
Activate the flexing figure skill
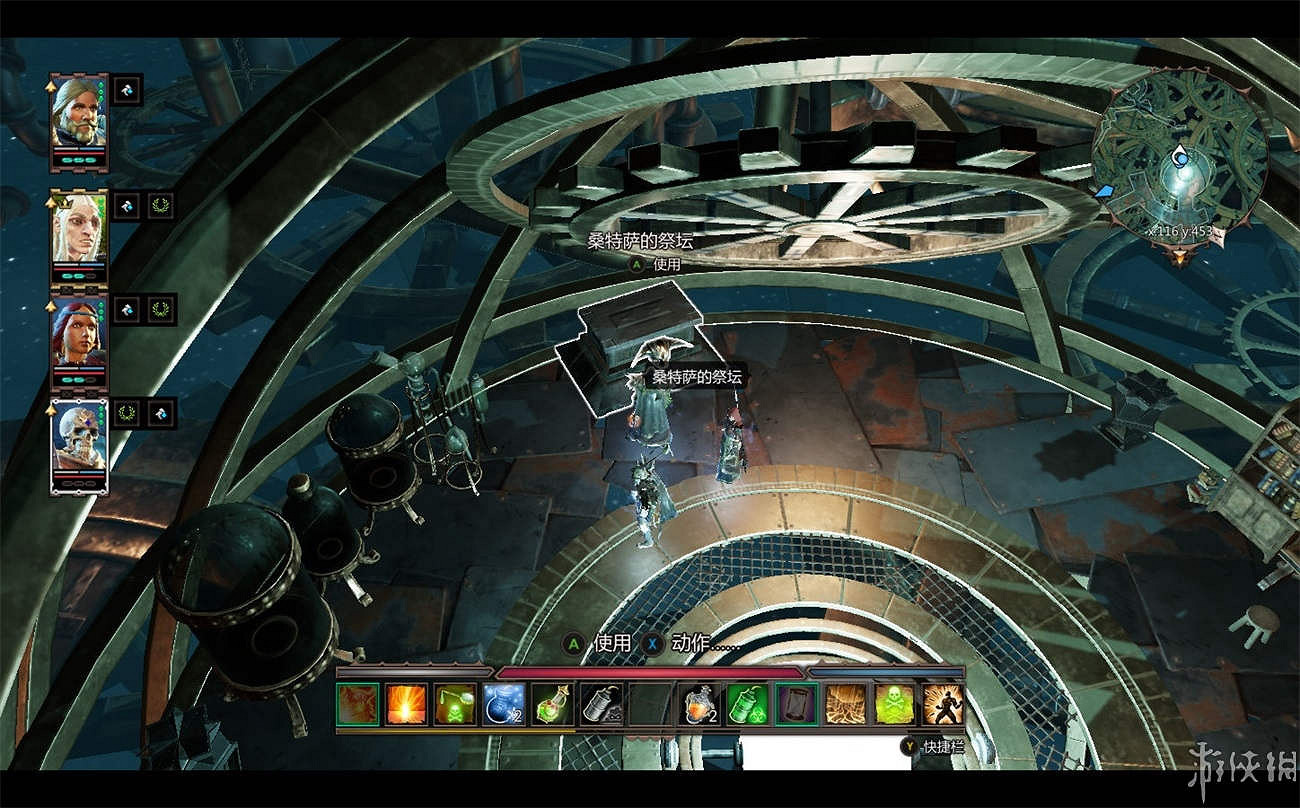(x=942, y=704)
